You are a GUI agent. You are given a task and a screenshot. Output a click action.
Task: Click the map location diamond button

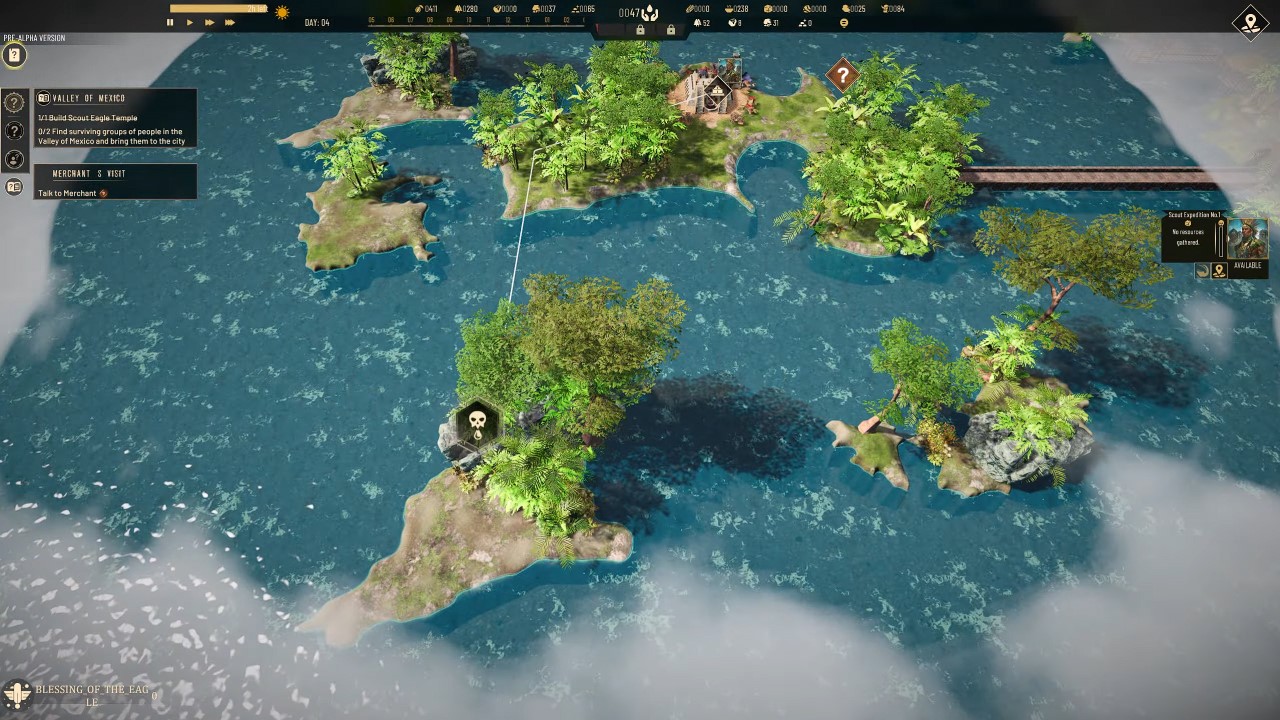click(1250, 23)
